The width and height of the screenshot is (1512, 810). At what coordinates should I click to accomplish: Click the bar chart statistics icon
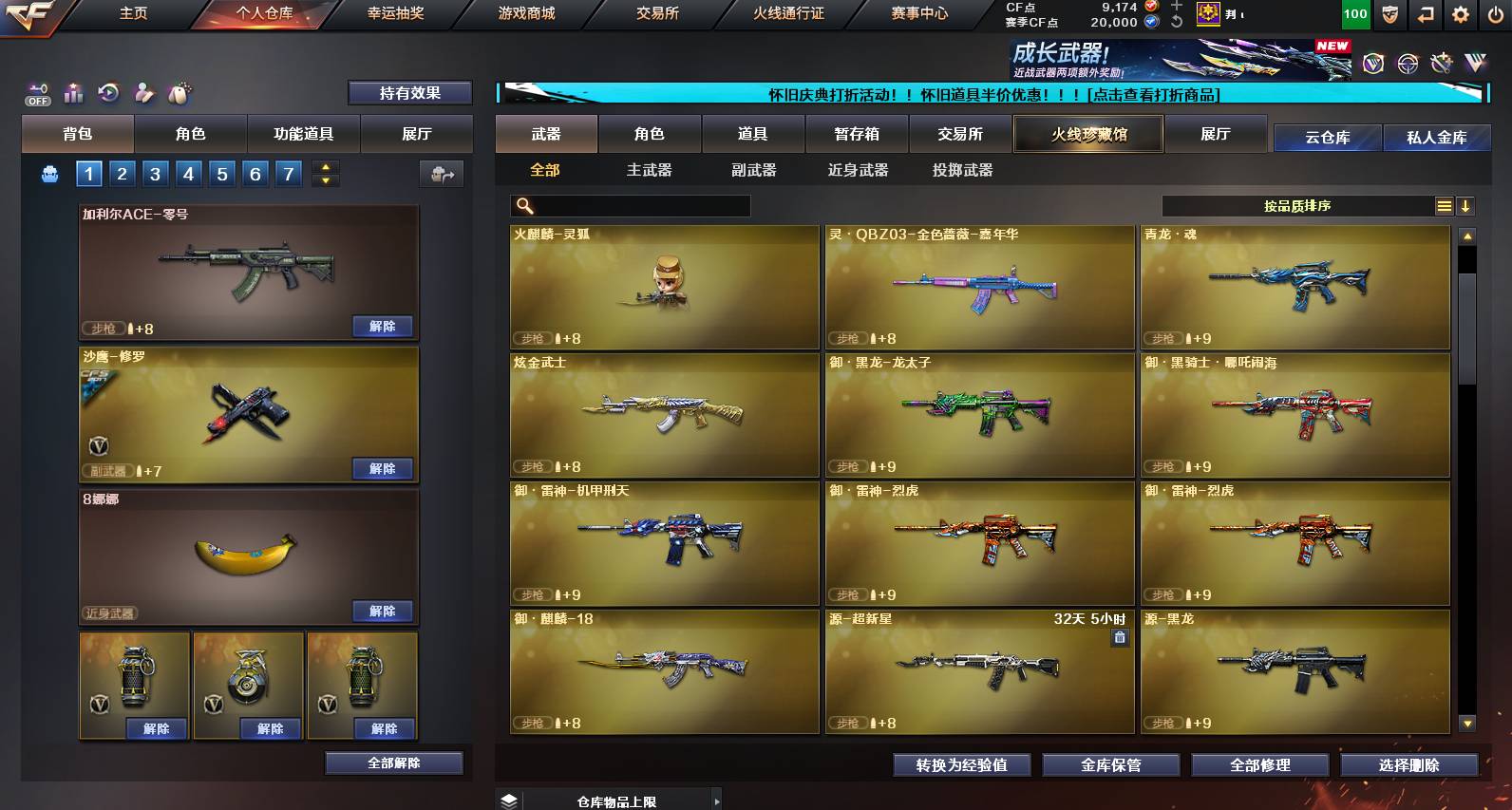(73, 93)
